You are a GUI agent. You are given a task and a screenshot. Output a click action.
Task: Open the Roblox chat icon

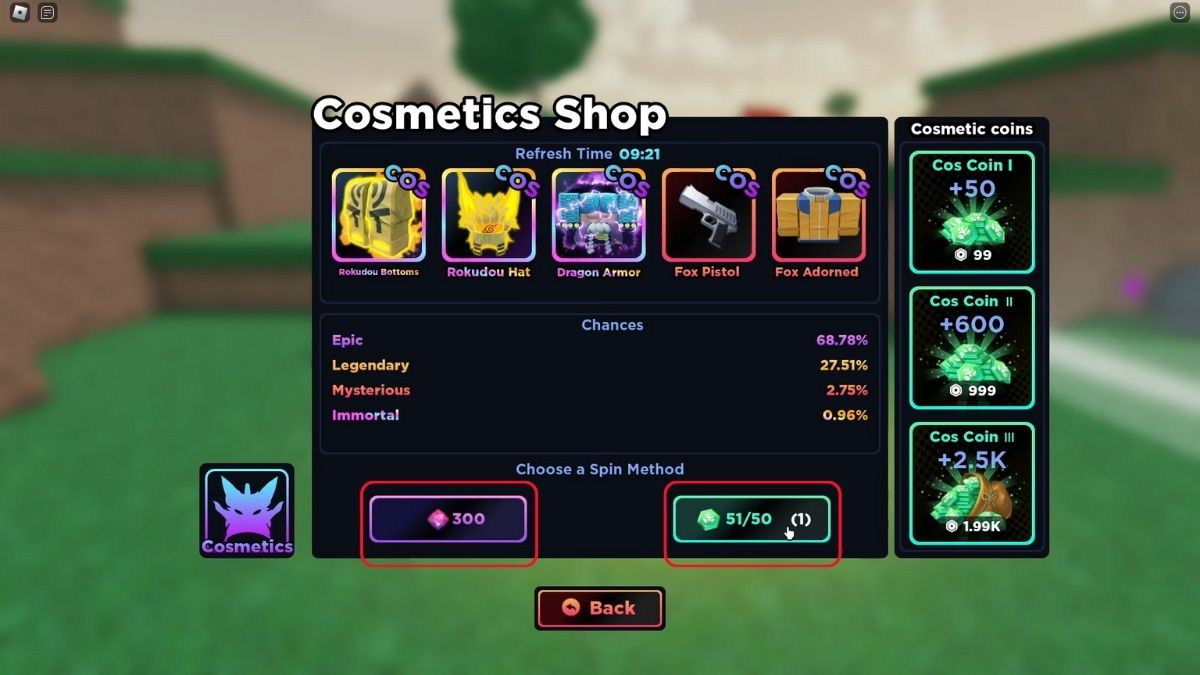click(x=47, y=13)
